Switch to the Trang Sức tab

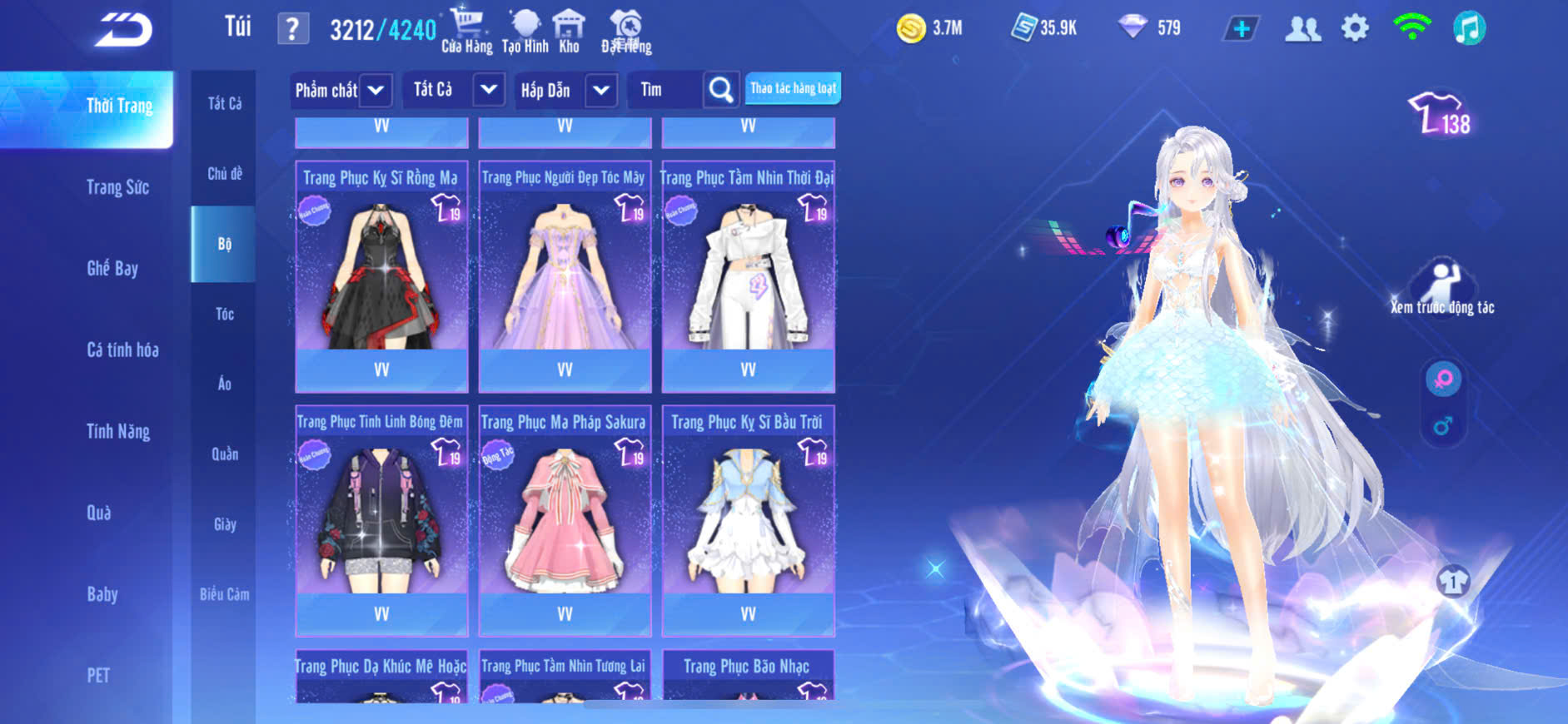click(117, 187)
